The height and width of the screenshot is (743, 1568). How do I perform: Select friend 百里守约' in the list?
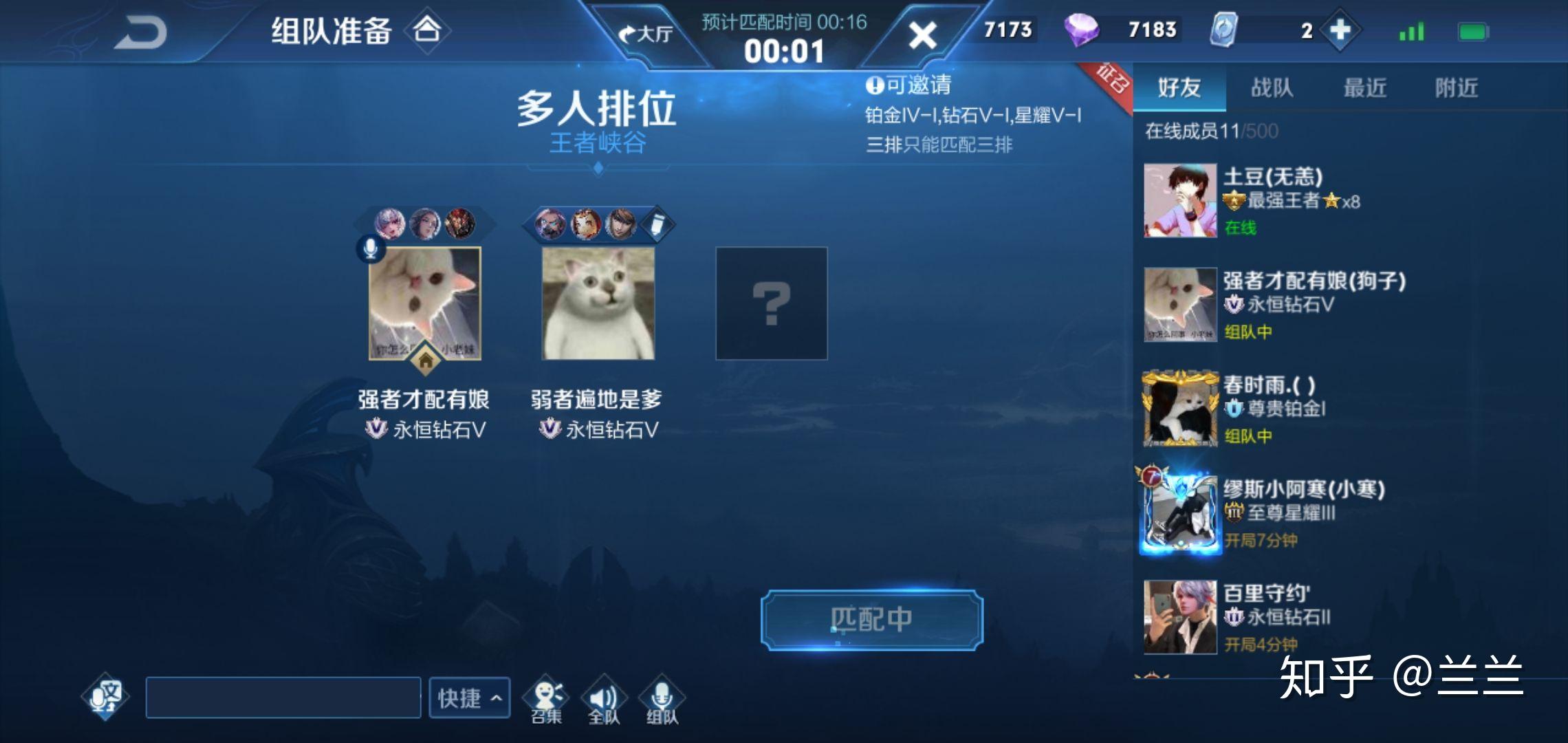tap(1272, 616)
